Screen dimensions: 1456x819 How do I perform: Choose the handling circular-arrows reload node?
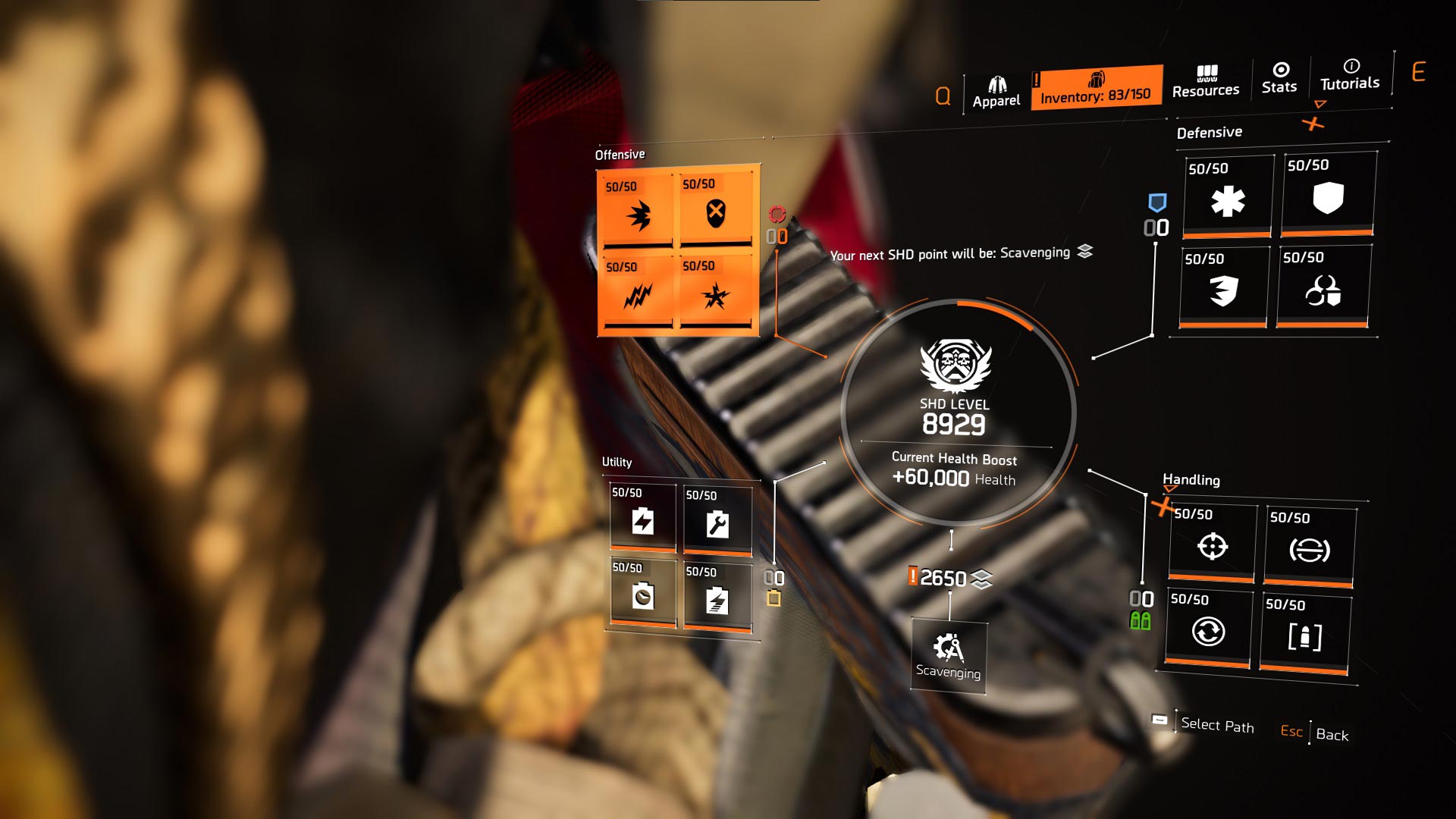click(x=1208, y=628)
